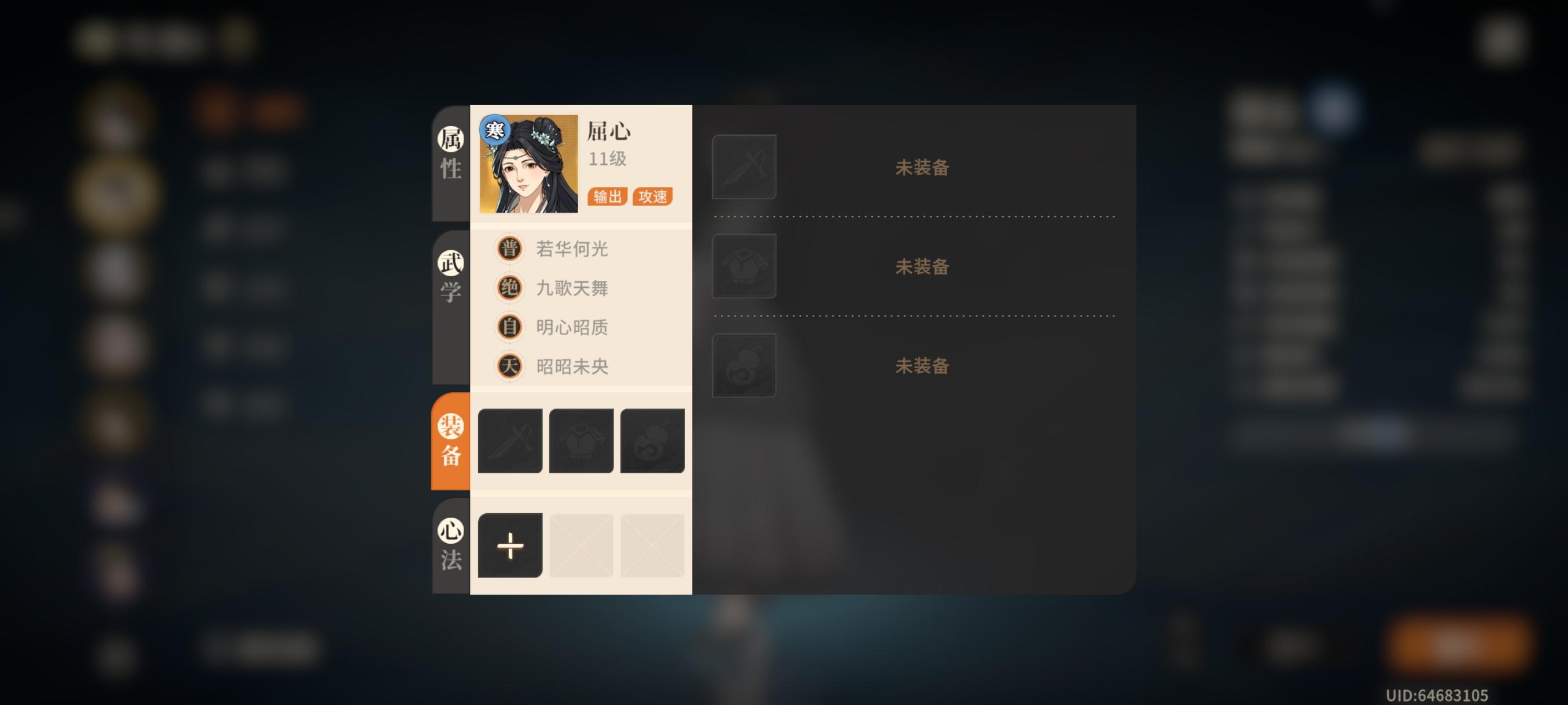Click the large unequipped weapon slot on the right
Image resolution: width=1568 pixels, height=705 pixels.
(744, 166)
